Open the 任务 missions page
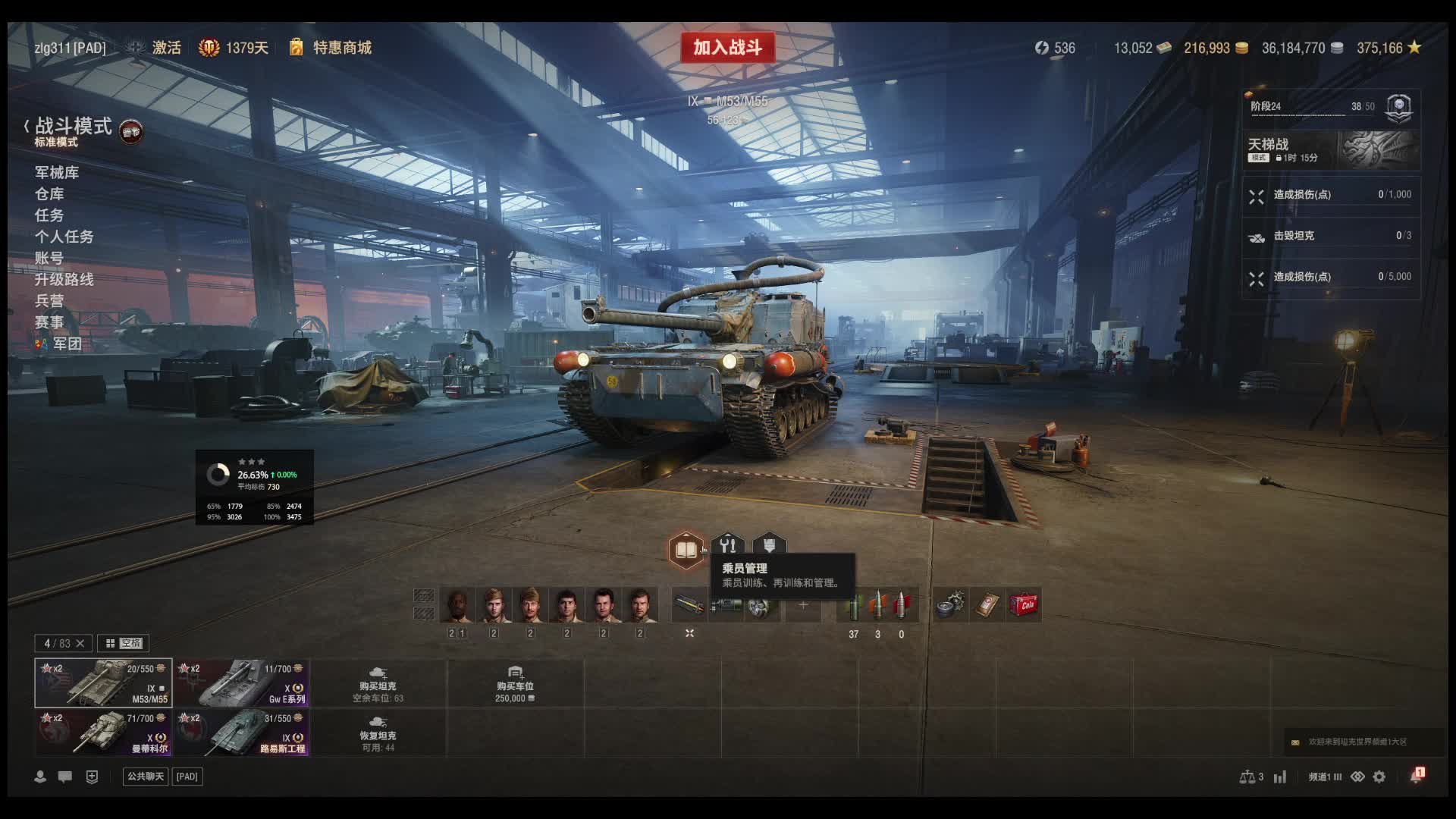 tap(49, 215)
